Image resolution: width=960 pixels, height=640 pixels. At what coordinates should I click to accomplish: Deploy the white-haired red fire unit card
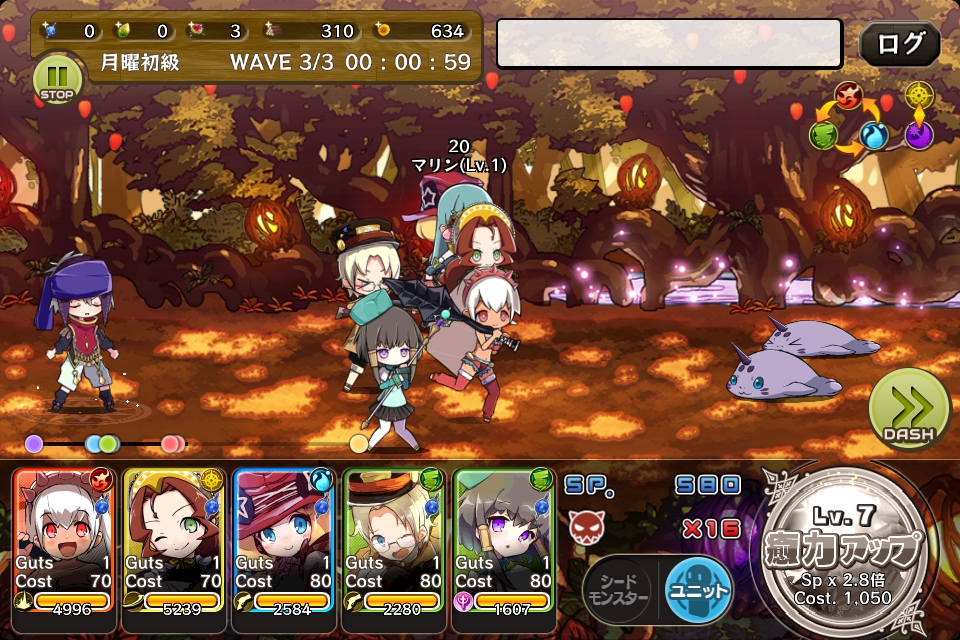[65, 538]
